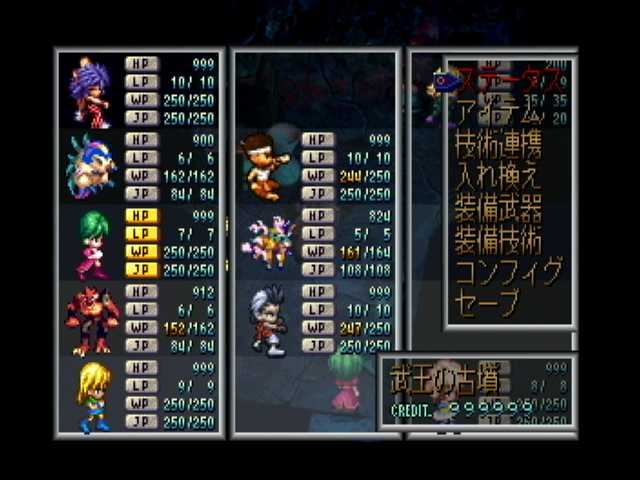Select the highlighted green-haired girl in pink
Viewport: 640px width, 480px height.
pyautogui.click(x=91, y=242)
